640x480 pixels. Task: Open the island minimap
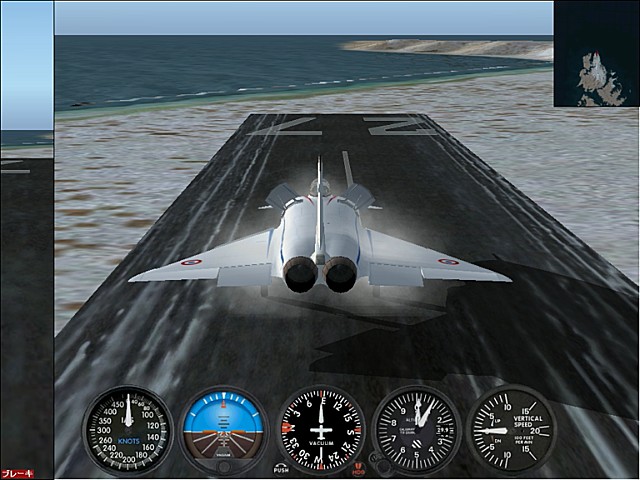point(596,53)
